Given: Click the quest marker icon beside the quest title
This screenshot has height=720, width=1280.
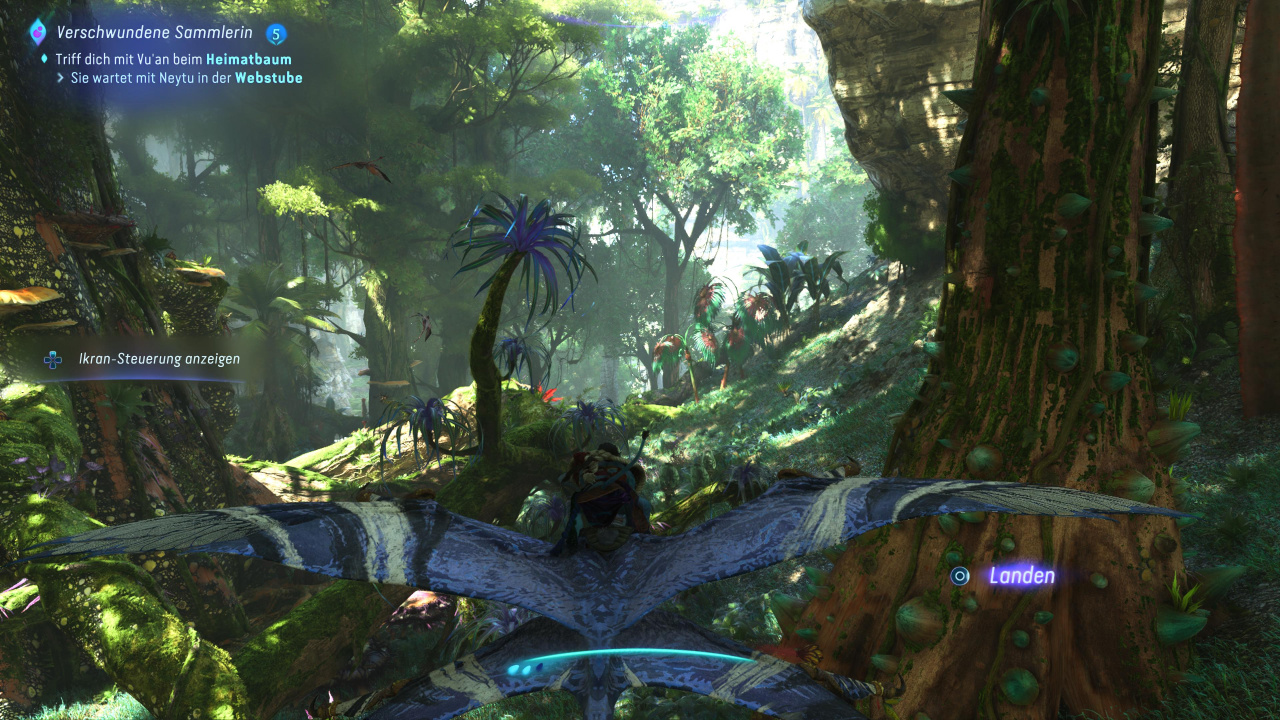Looking at the screenshot, I should 38,32.
